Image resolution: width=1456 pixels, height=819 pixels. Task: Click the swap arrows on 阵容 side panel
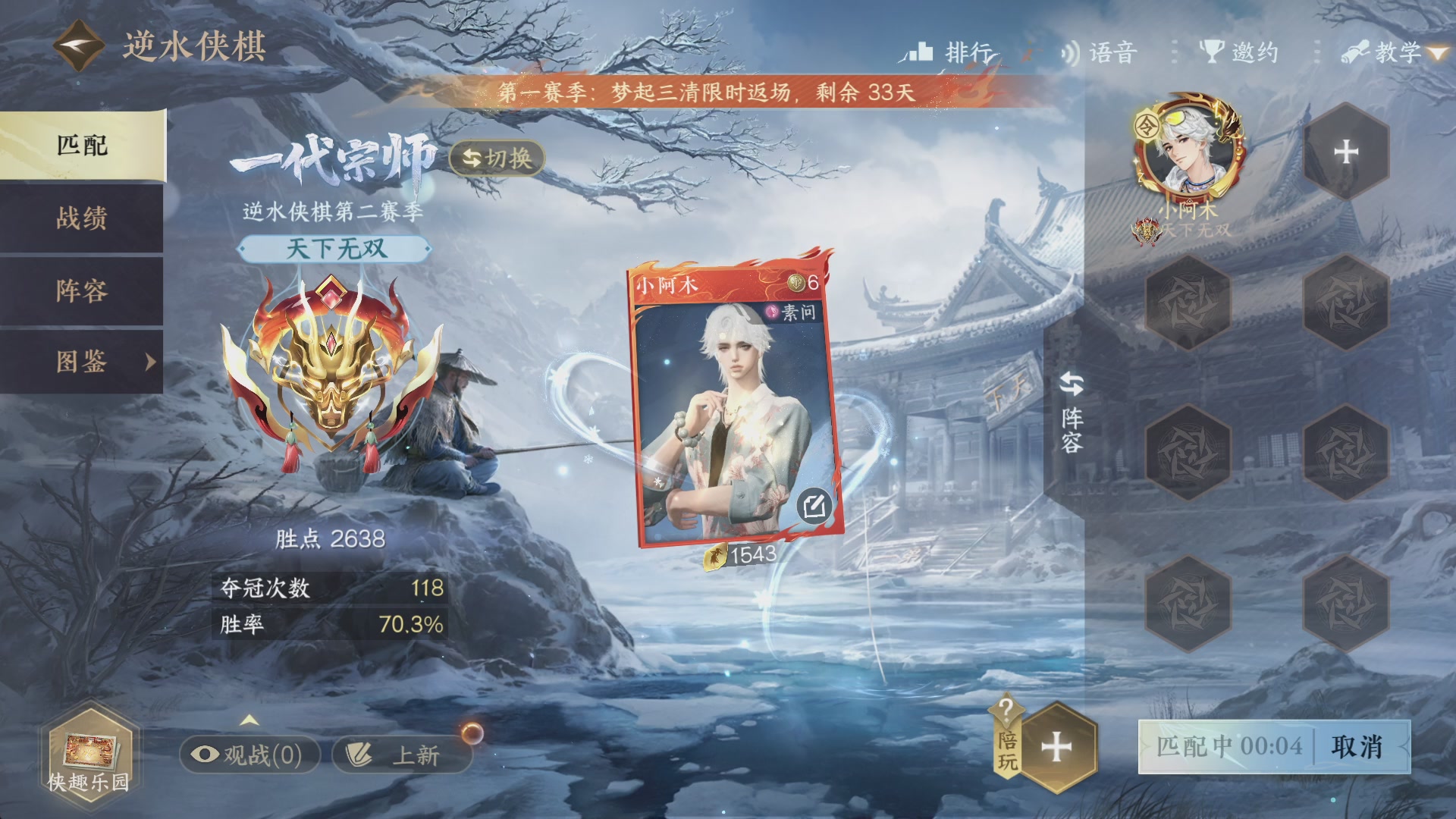coord(1070,384)
